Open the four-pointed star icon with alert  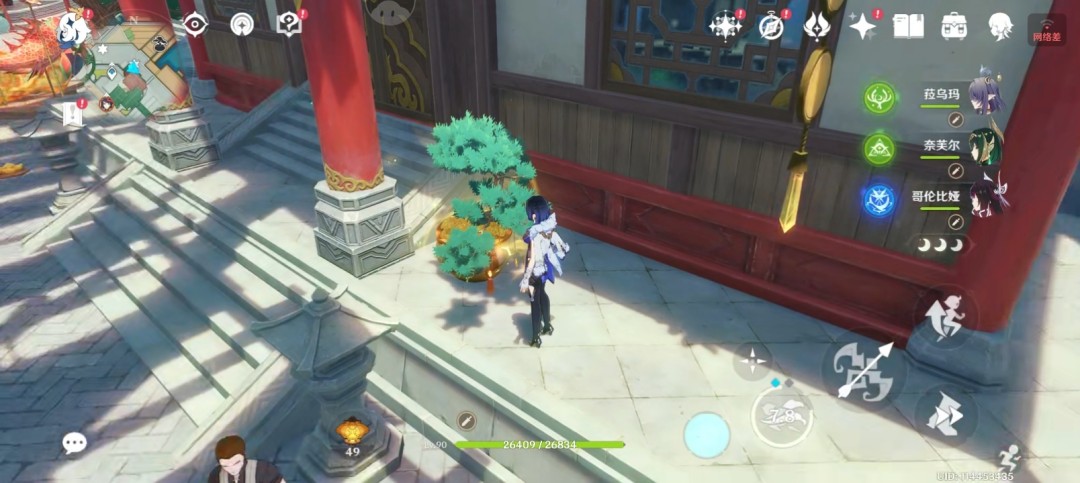[862, 26]
